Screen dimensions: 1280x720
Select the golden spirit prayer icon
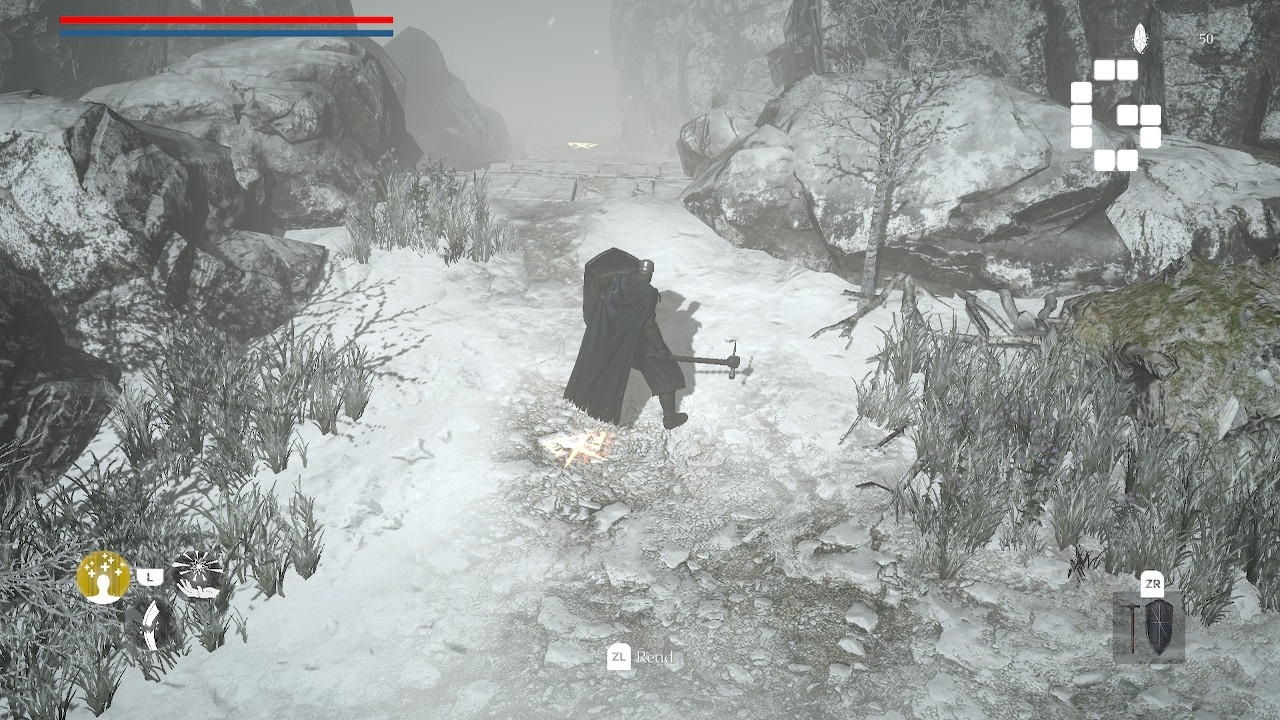[103, 577]
